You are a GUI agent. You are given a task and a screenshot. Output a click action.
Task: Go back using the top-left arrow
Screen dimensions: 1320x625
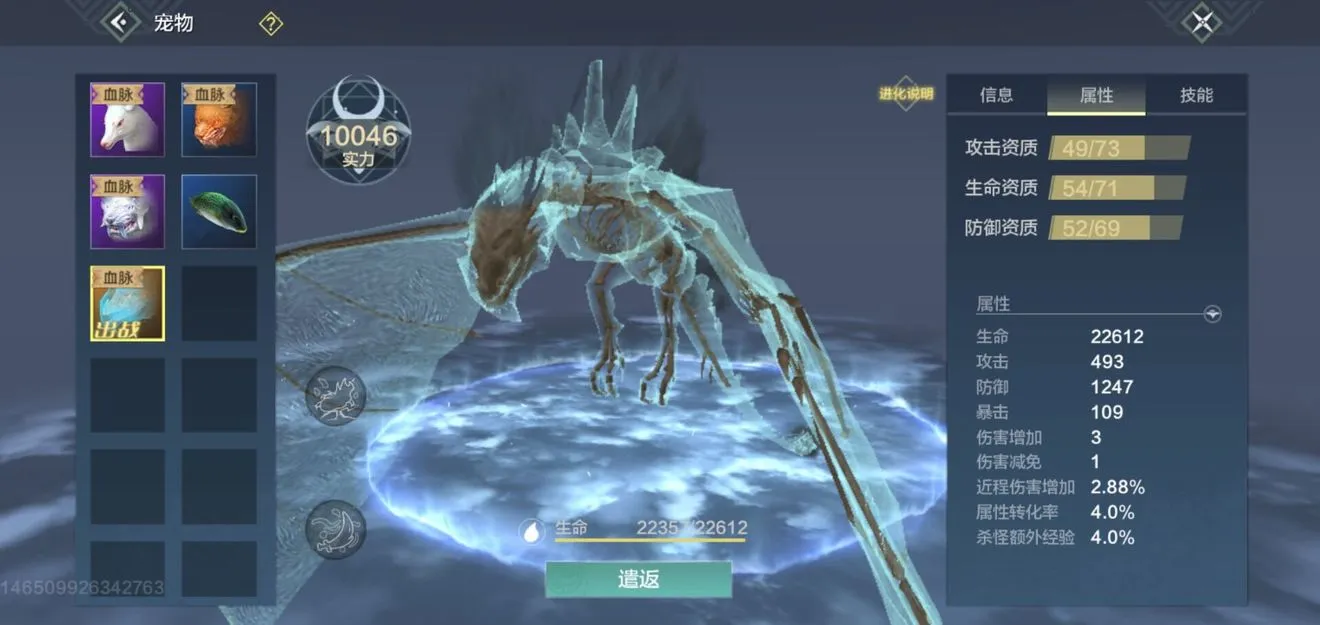(120, 22)
